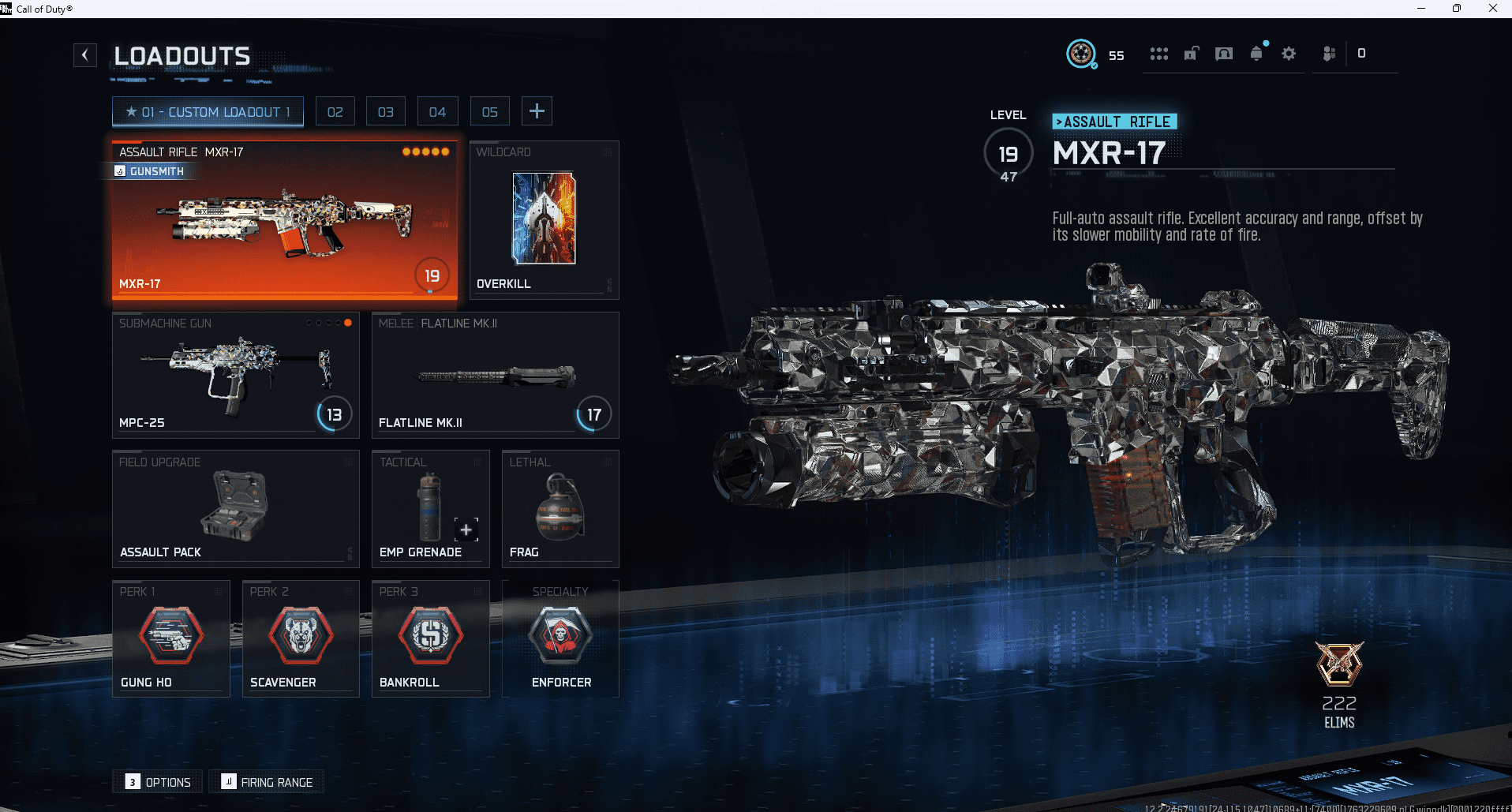The height and width of the screenshot is (812, 1512).
Task: Select the Gung Ho perk icon
Action: [x=170, y=635]
